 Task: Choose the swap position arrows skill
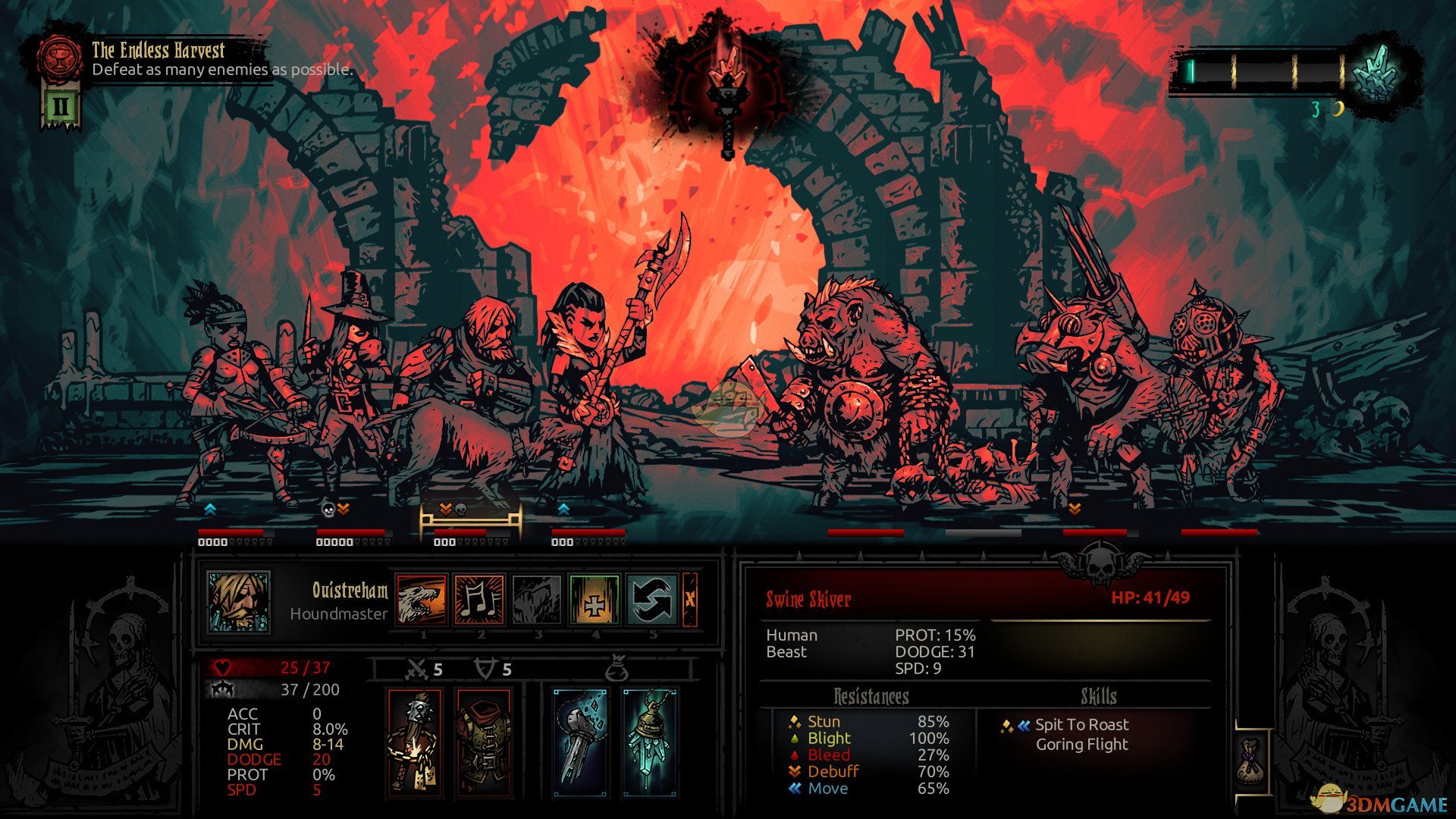coord(652,599)
